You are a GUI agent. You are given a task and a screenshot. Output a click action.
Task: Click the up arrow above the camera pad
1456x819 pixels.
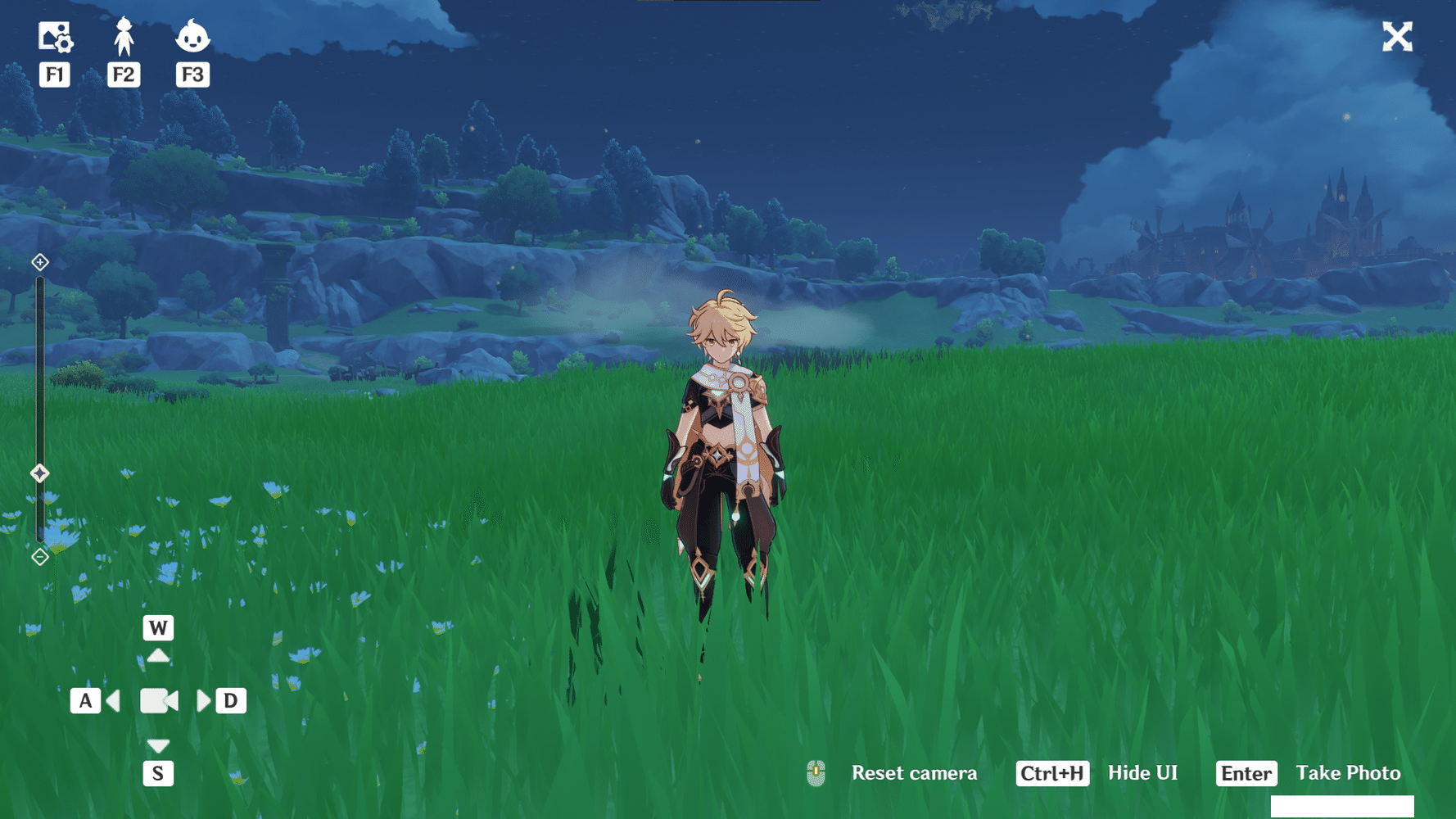coord(158,654)
